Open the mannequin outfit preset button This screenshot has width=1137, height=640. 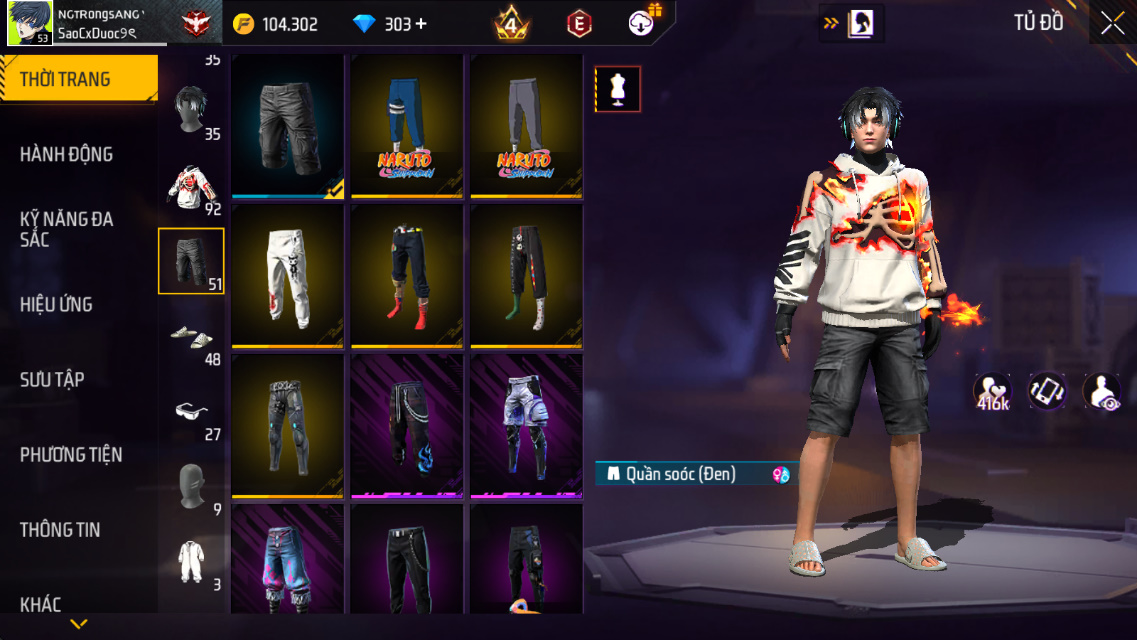point(618,89)
